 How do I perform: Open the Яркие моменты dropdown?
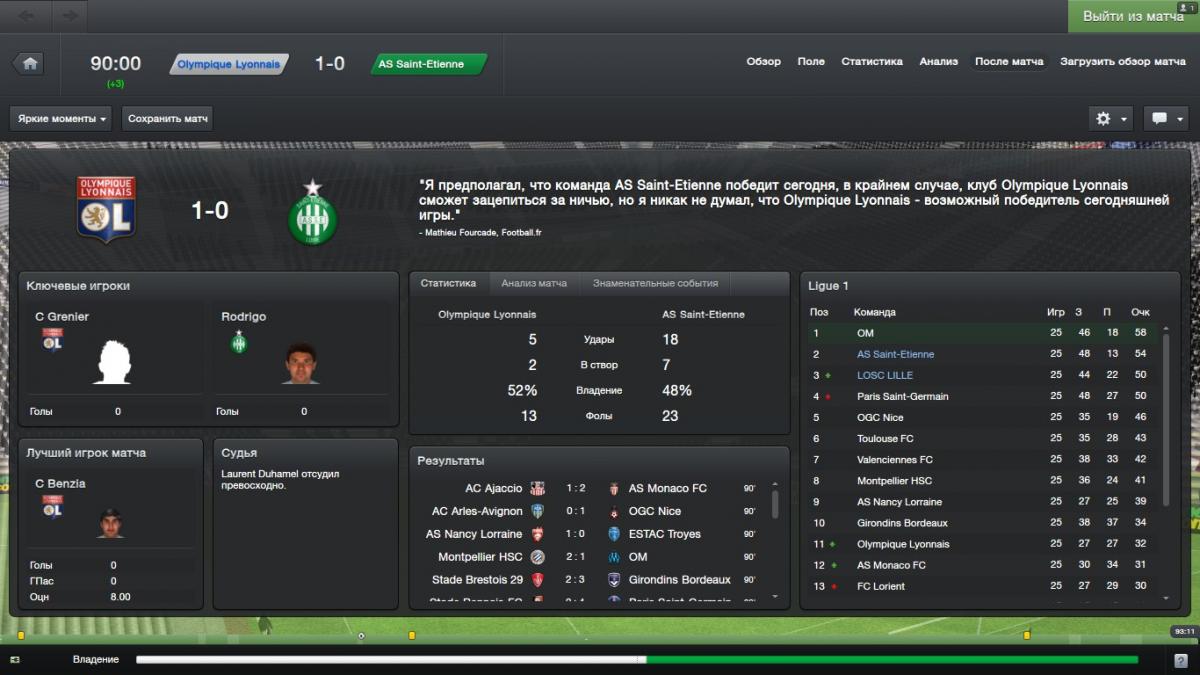coord(62,119)
